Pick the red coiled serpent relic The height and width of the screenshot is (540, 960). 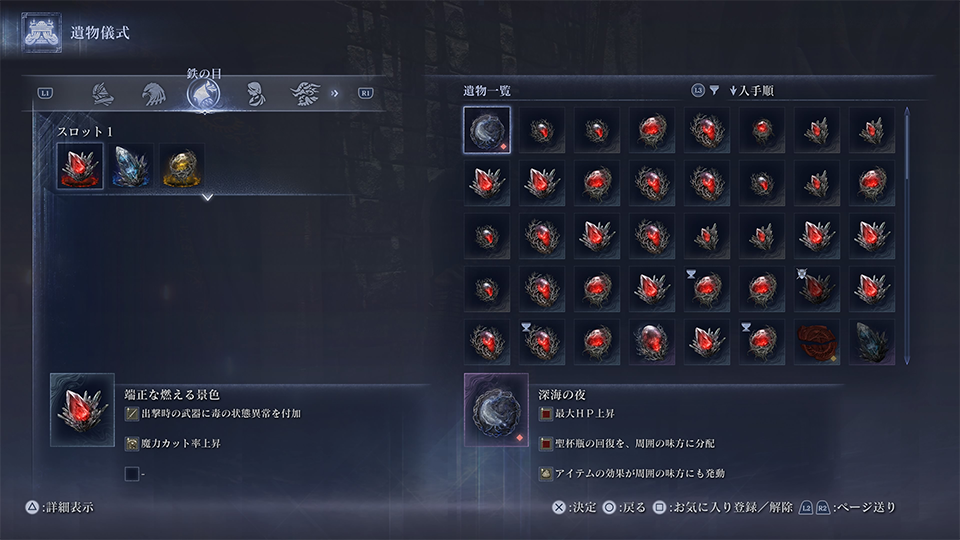coord(818,342)
